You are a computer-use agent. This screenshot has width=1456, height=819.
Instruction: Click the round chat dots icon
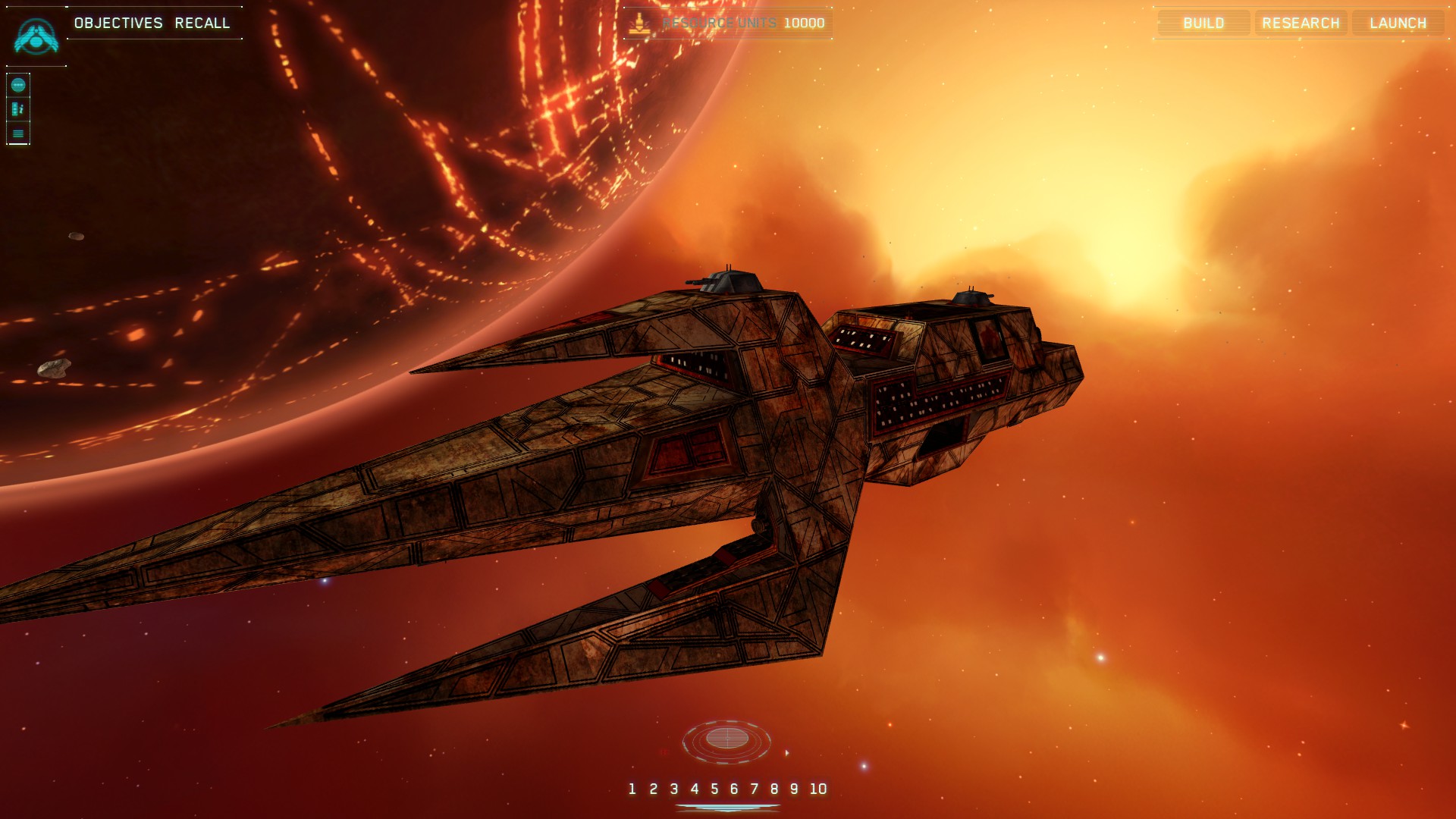(x=18, y=85)
